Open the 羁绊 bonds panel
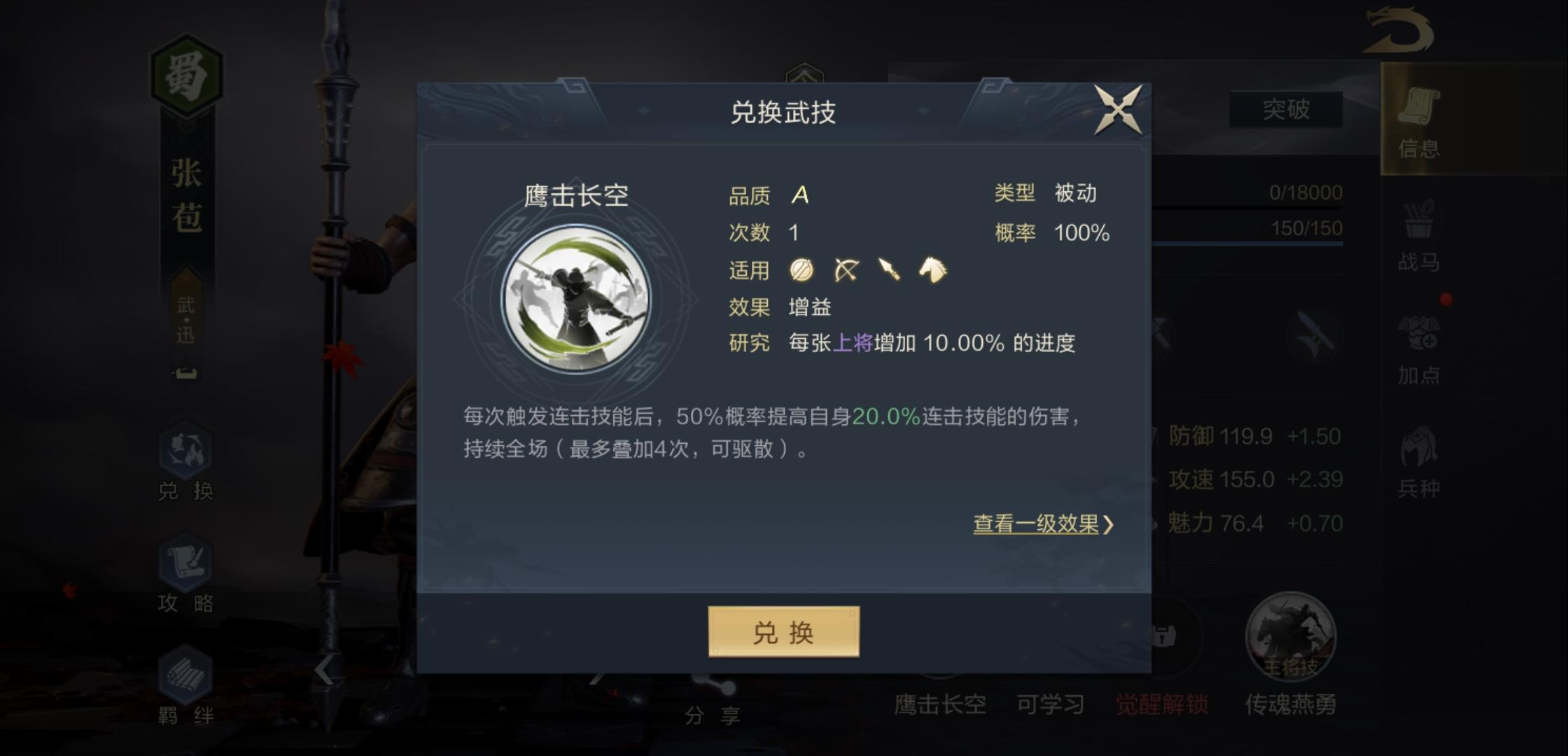 pos(183,689)
